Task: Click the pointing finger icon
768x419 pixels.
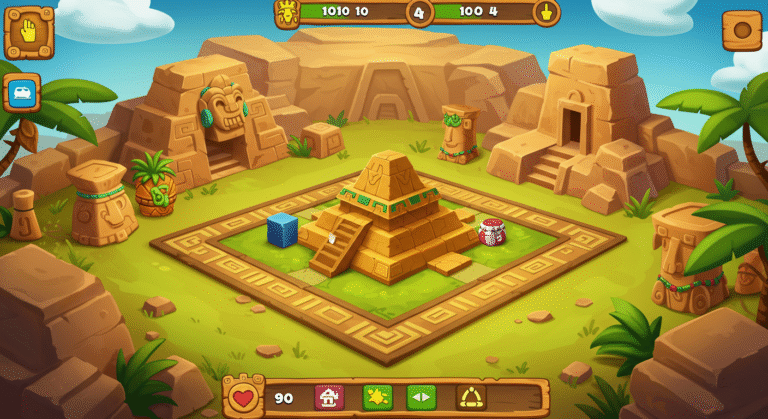Action: [x=545, y=13]
